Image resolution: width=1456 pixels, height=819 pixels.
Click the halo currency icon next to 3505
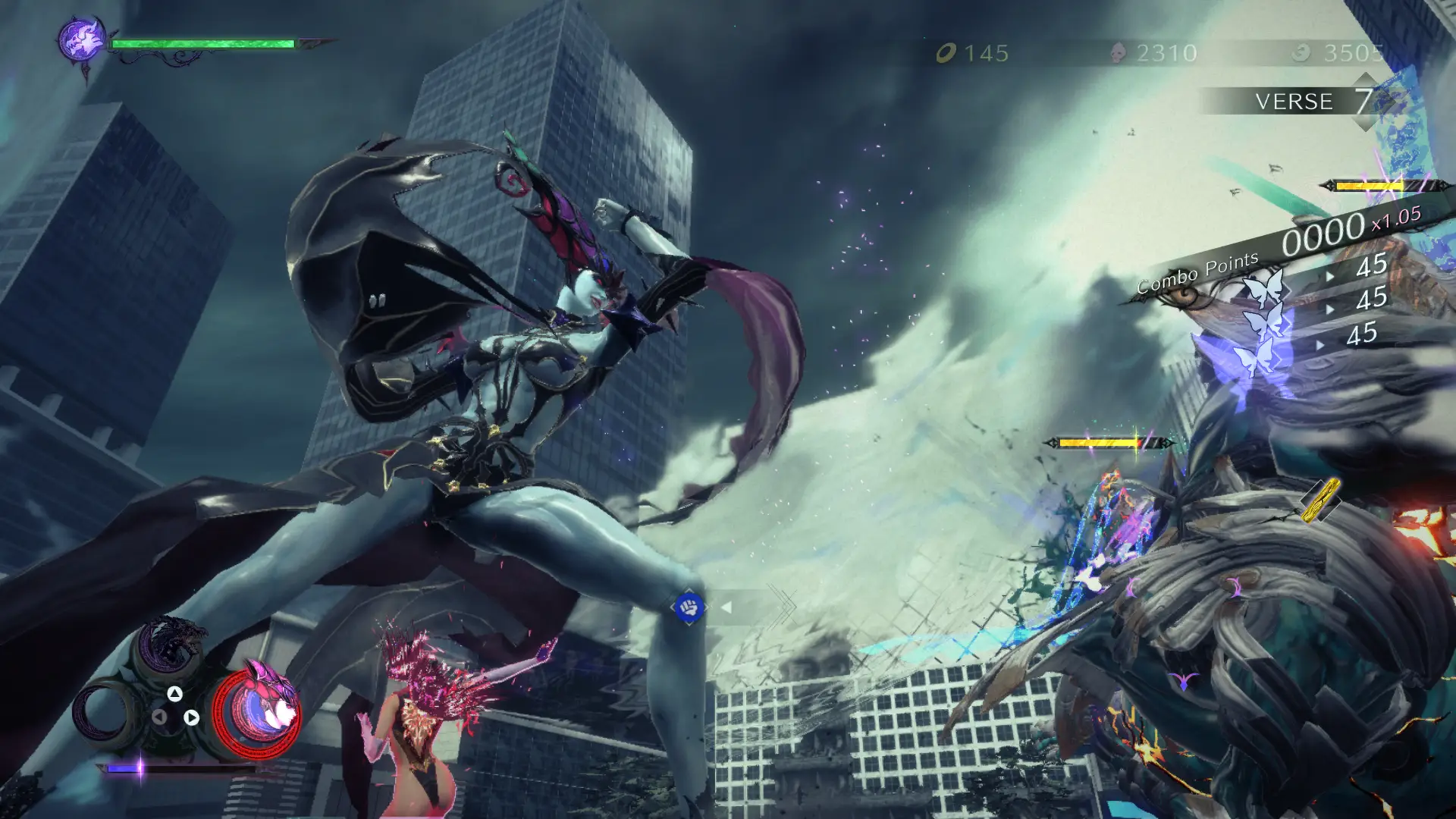(x=1303, y=53)
